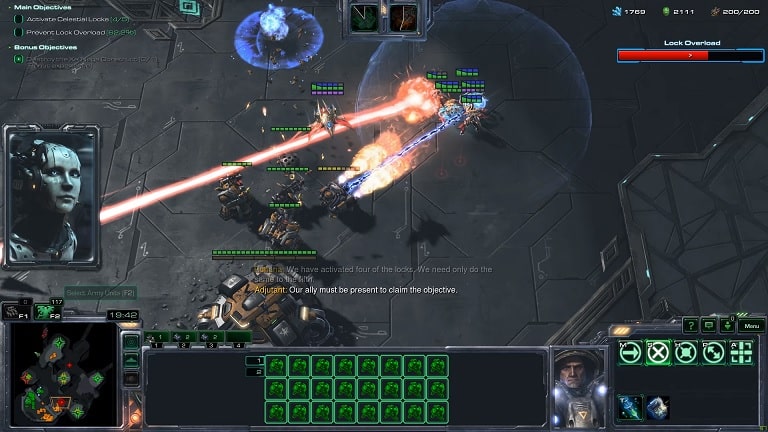Open the chat message log button
The image size is (768, 432).
(709, 325)
